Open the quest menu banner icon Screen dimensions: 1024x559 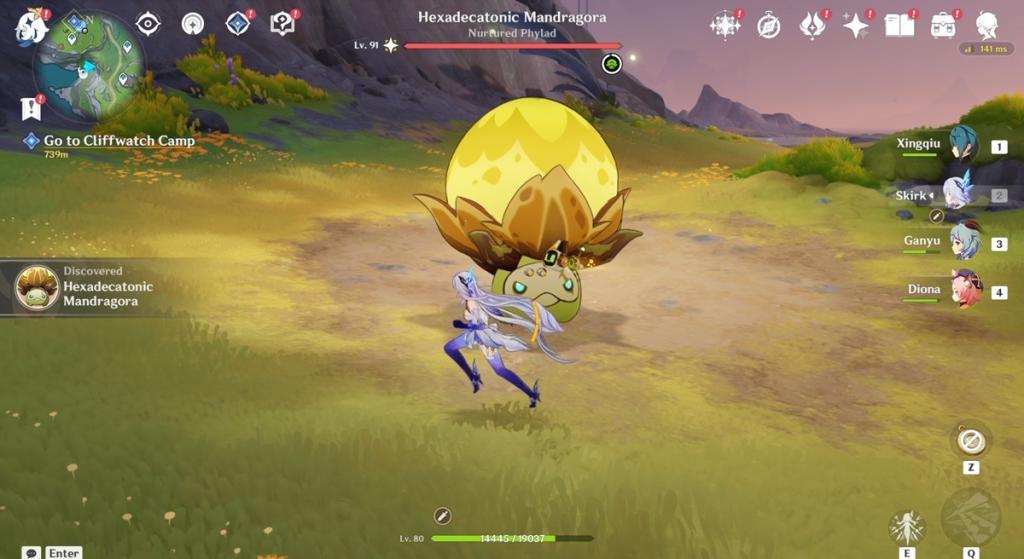31,107
